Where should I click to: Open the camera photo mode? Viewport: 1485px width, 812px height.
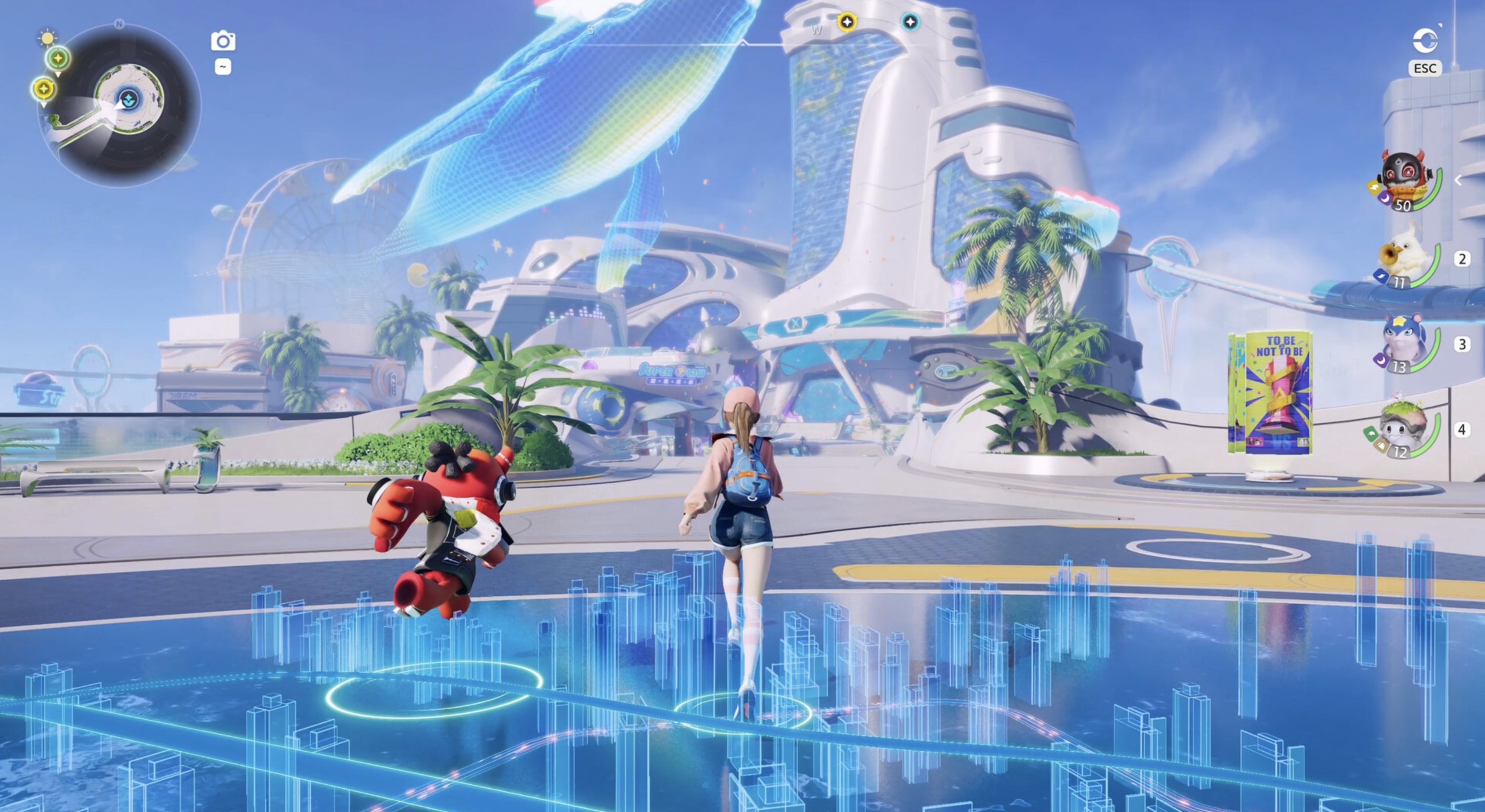(x=223, y=41)
